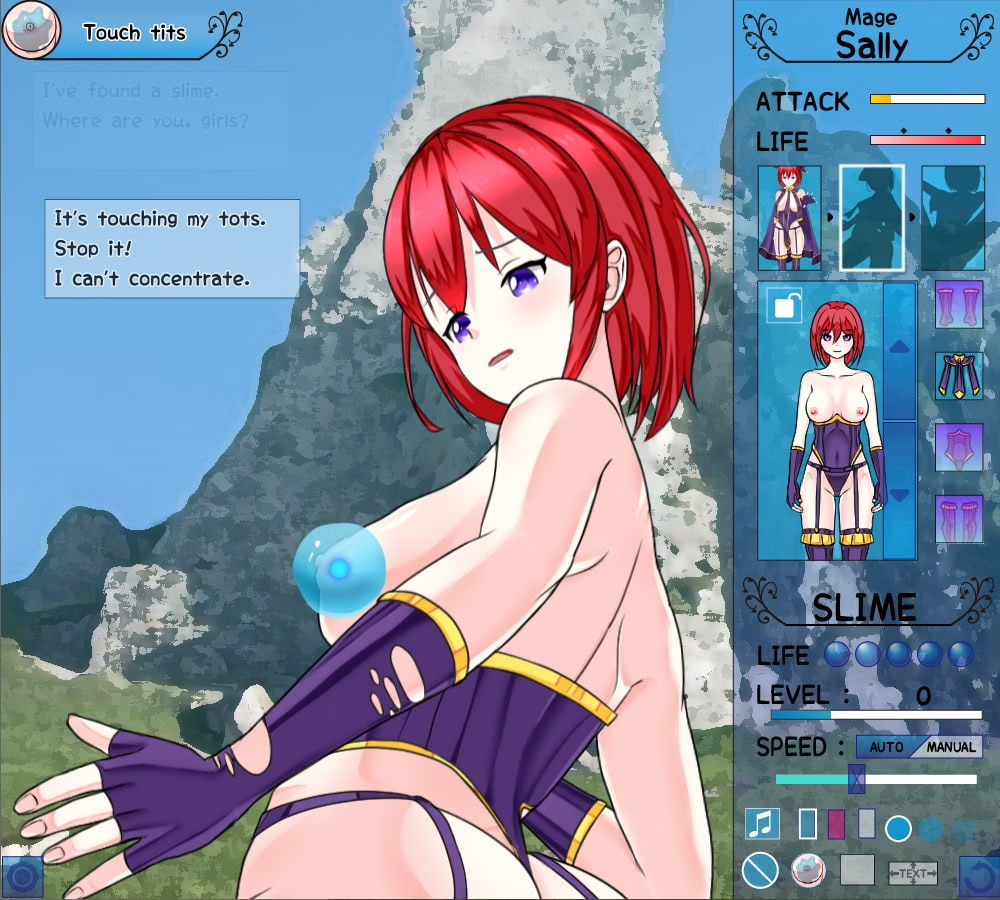Click the gray square button
Image resolution: width=1000 pixels, height=900 pixels.
(857, 870)
